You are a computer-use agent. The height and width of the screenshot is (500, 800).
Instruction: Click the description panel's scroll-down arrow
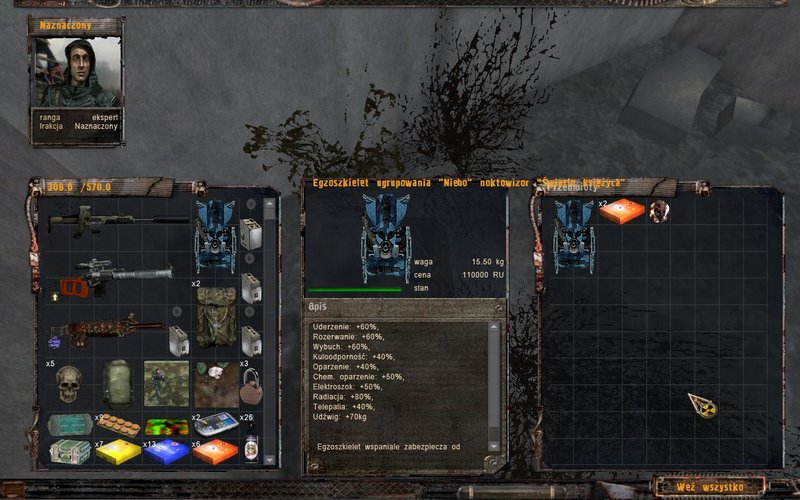pos(494,445)
